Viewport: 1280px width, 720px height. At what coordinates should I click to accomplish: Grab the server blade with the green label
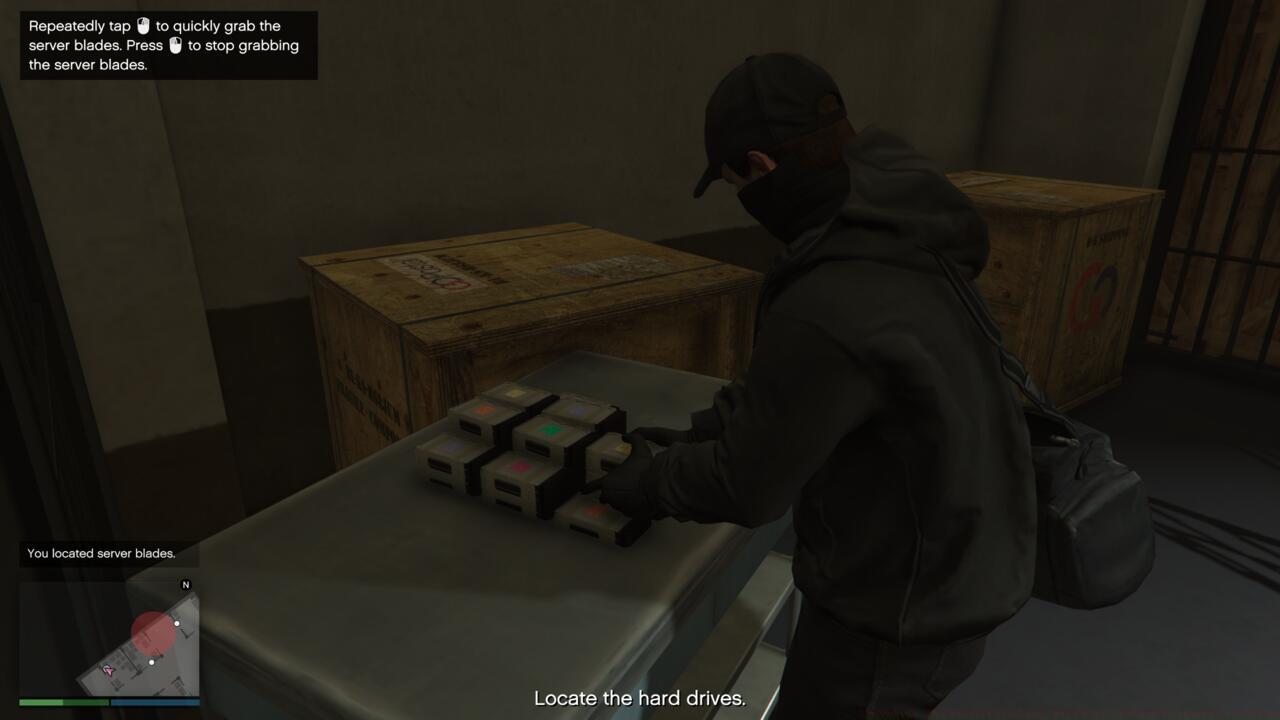549,430
